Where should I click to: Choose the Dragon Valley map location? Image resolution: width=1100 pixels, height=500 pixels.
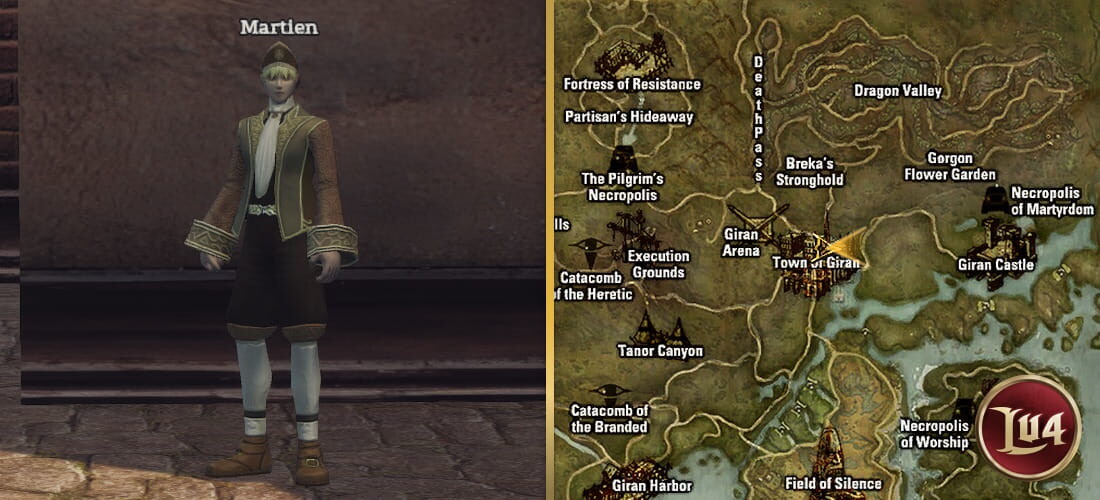pyautogui.click(x=898, y=91)
